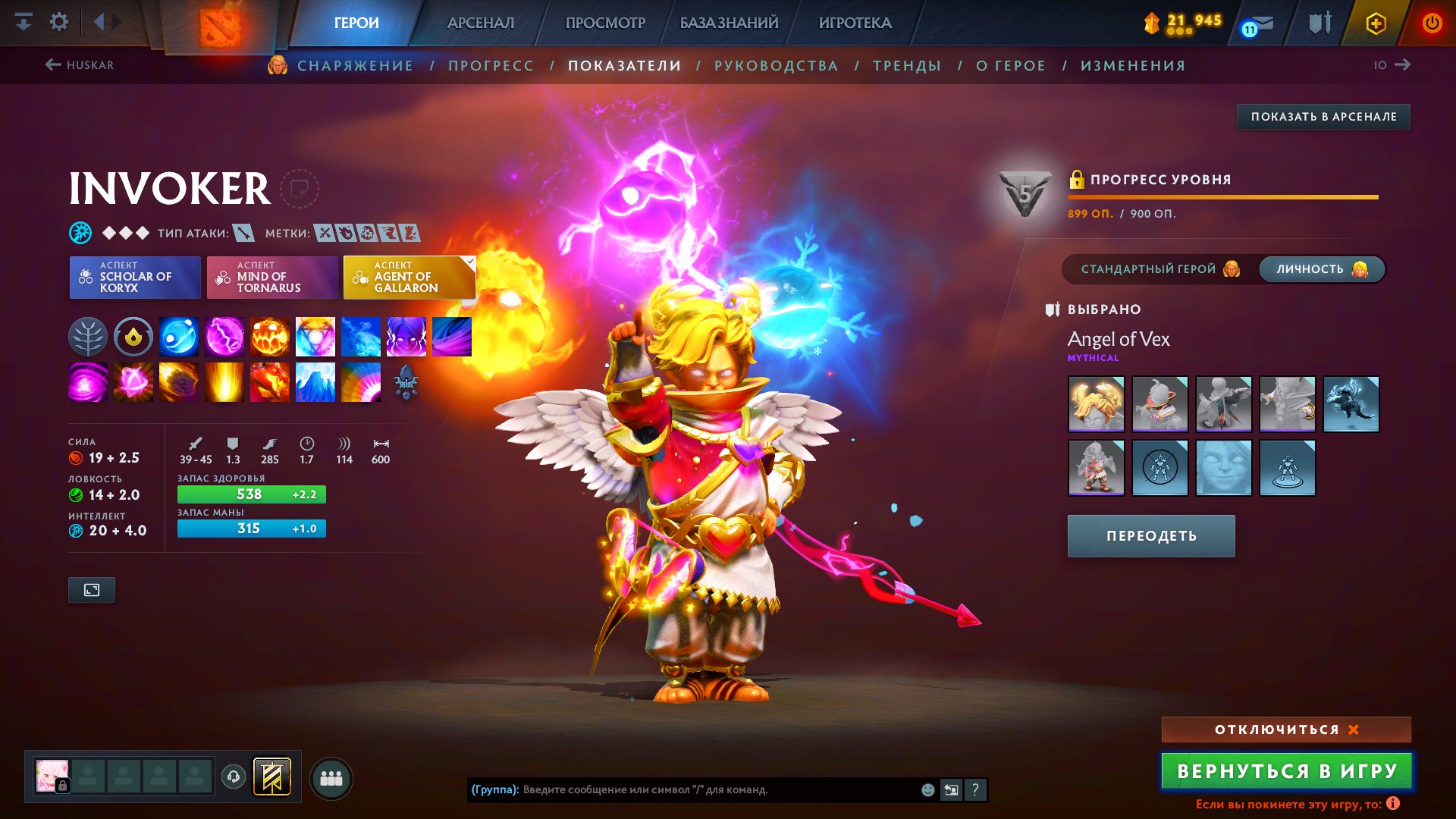Open the Invoke ability icon
This screenshot has height=819, width=1456.
315,336
